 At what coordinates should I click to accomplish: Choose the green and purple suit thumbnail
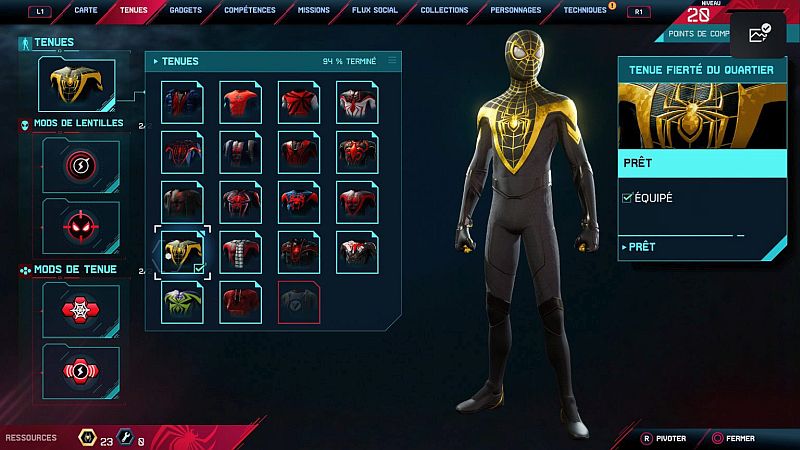(x=182, y=302)
